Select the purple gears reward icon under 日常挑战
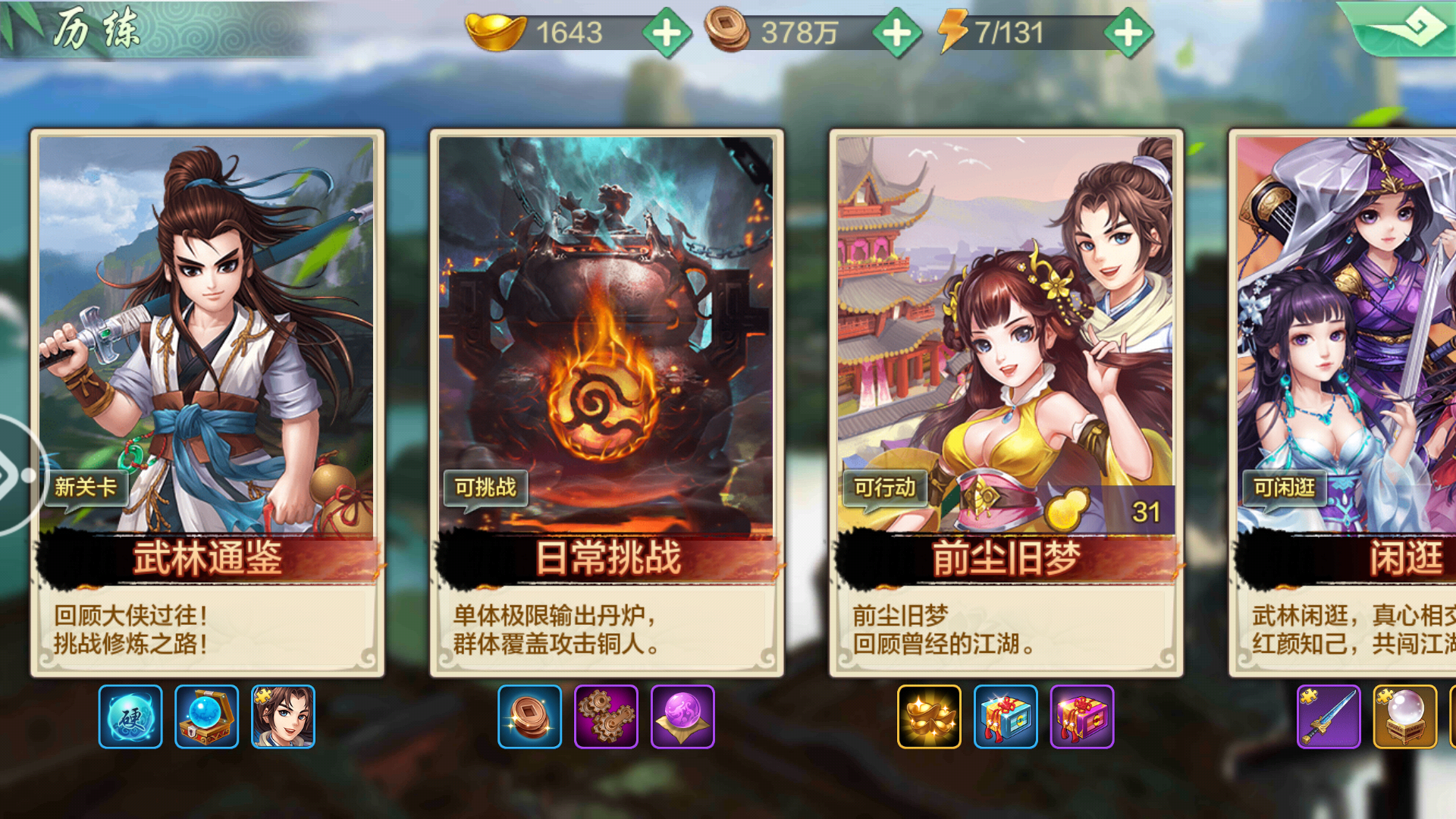Viewport: 1456px width, 819px height. pyautogui.click(x=607, y=717)
